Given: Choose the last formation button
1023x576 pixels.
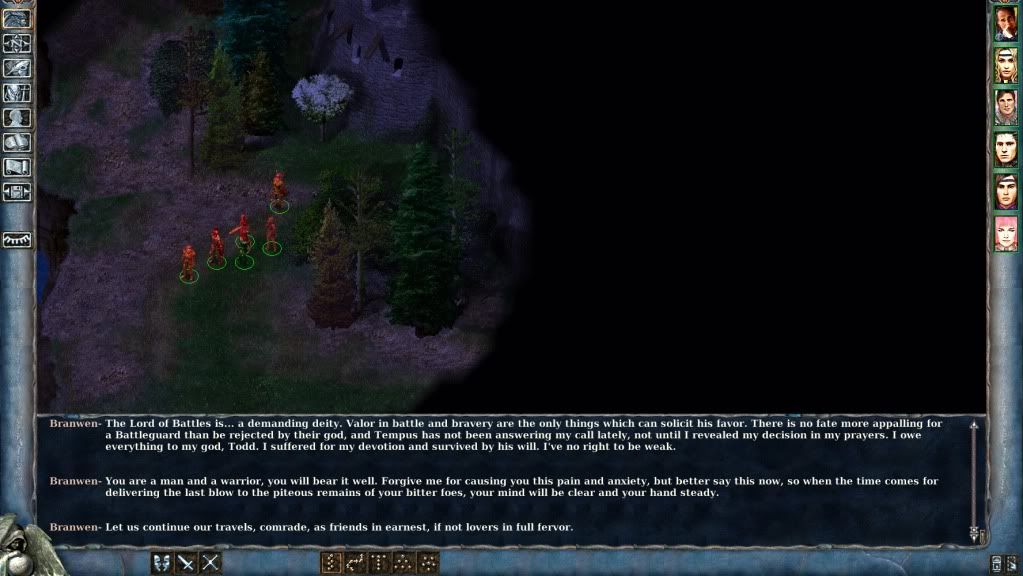Looking at the screenshot, I should (x=429, y=563).
